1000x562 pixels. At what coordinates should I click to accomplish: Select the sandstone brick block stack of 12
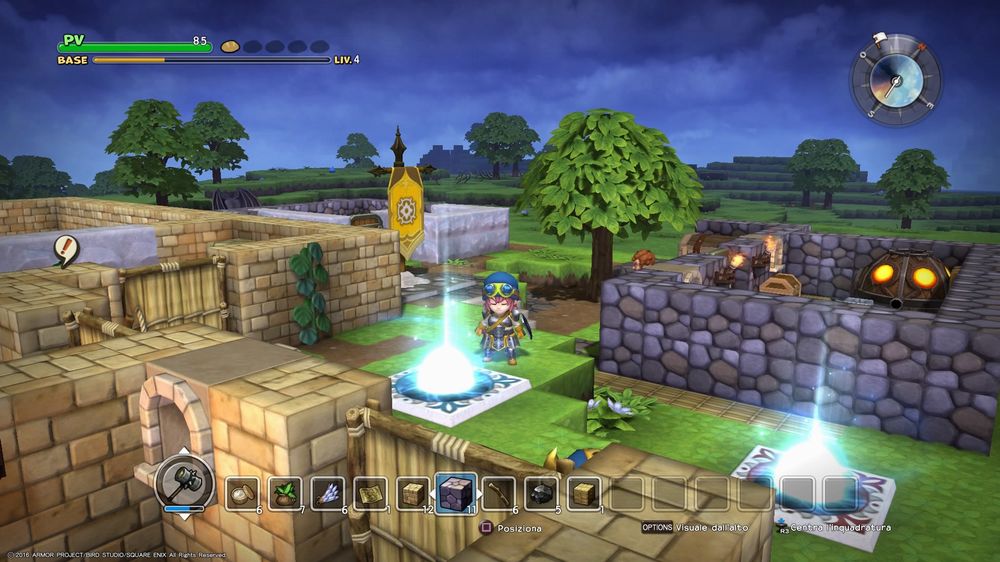pos(413,493)
